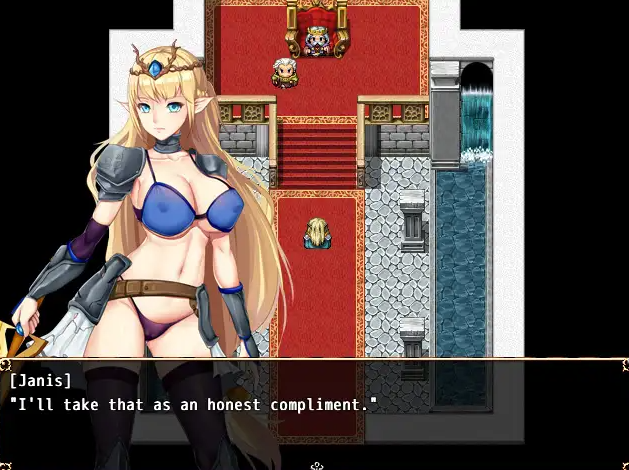
Task: Advance Janis's dialogue message box
Action: 314,410
